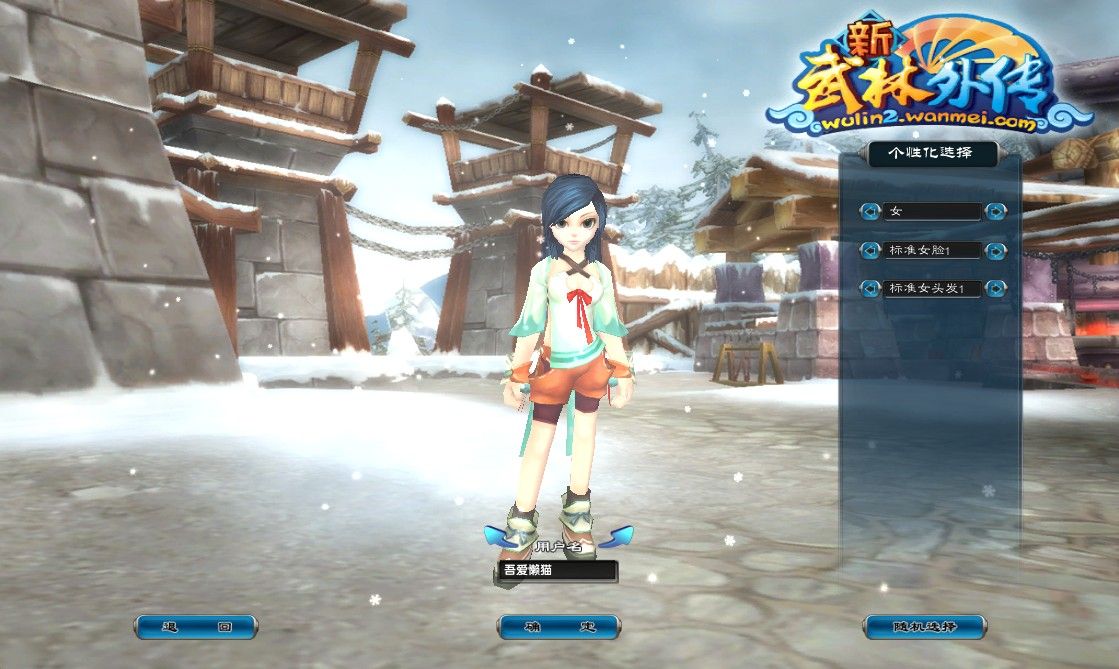Click the previous face arrow beside 标准女脸1
The width and height of the screenshot is (1119, 669).
pyautogui.click(x=870, y=250)
